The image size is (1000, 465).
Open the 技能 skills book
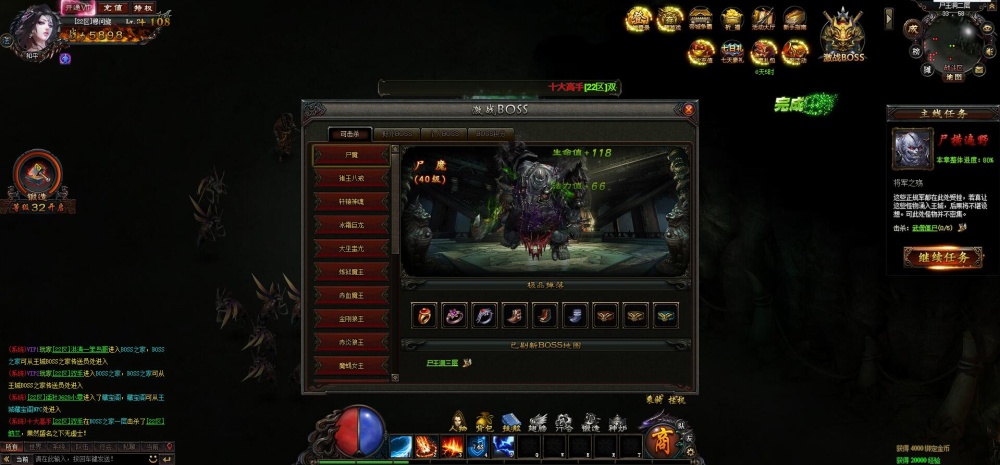511,421
